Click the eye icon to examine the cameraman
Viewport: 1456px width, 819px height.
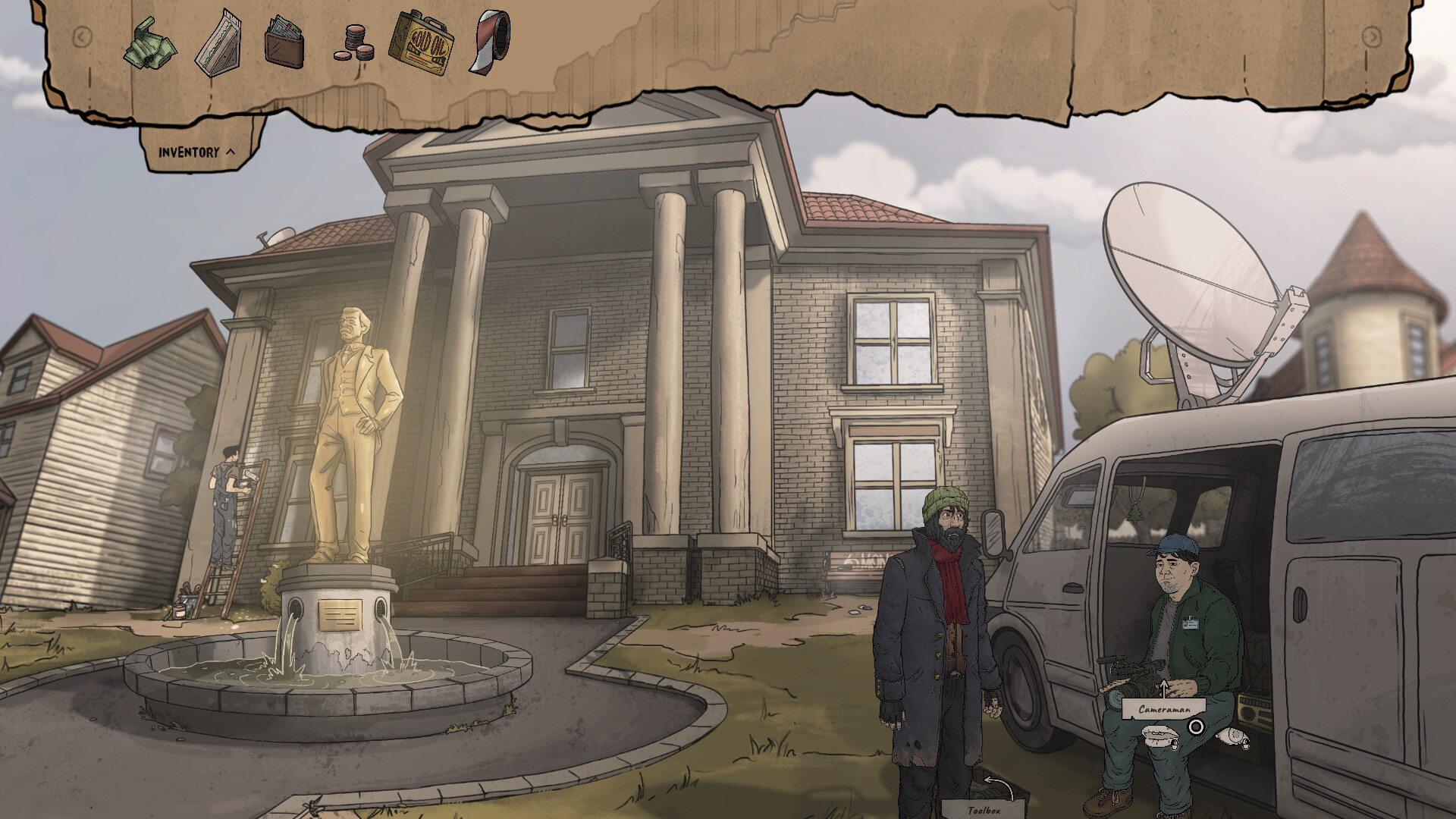pyautogui.click(x=1234, y=737)
